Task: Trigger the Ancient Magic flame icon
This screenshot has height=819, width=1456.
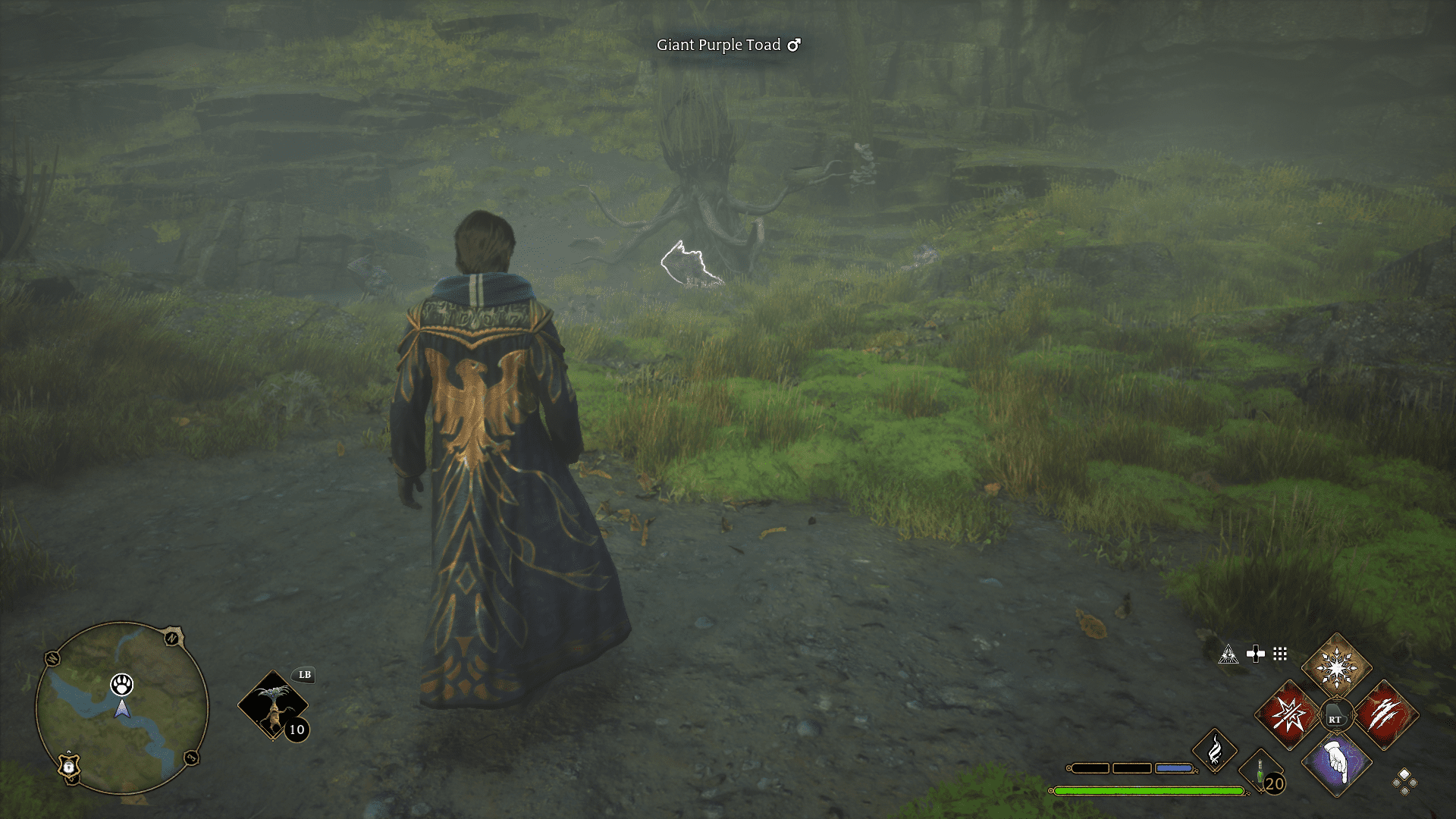Action: [x=1214, y=751]
